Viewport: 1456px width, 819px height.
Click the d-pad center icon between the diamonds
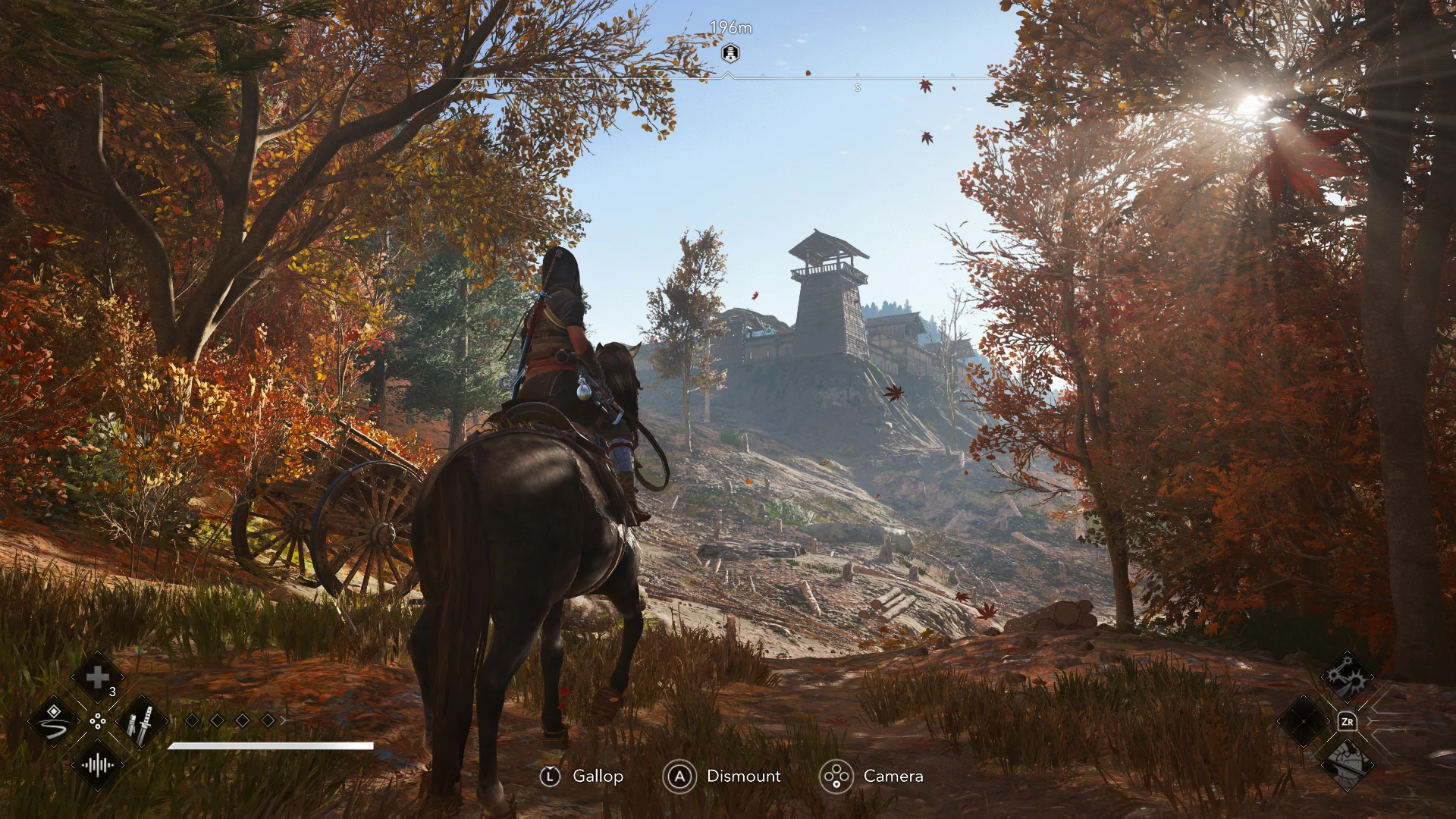(98, 720)
